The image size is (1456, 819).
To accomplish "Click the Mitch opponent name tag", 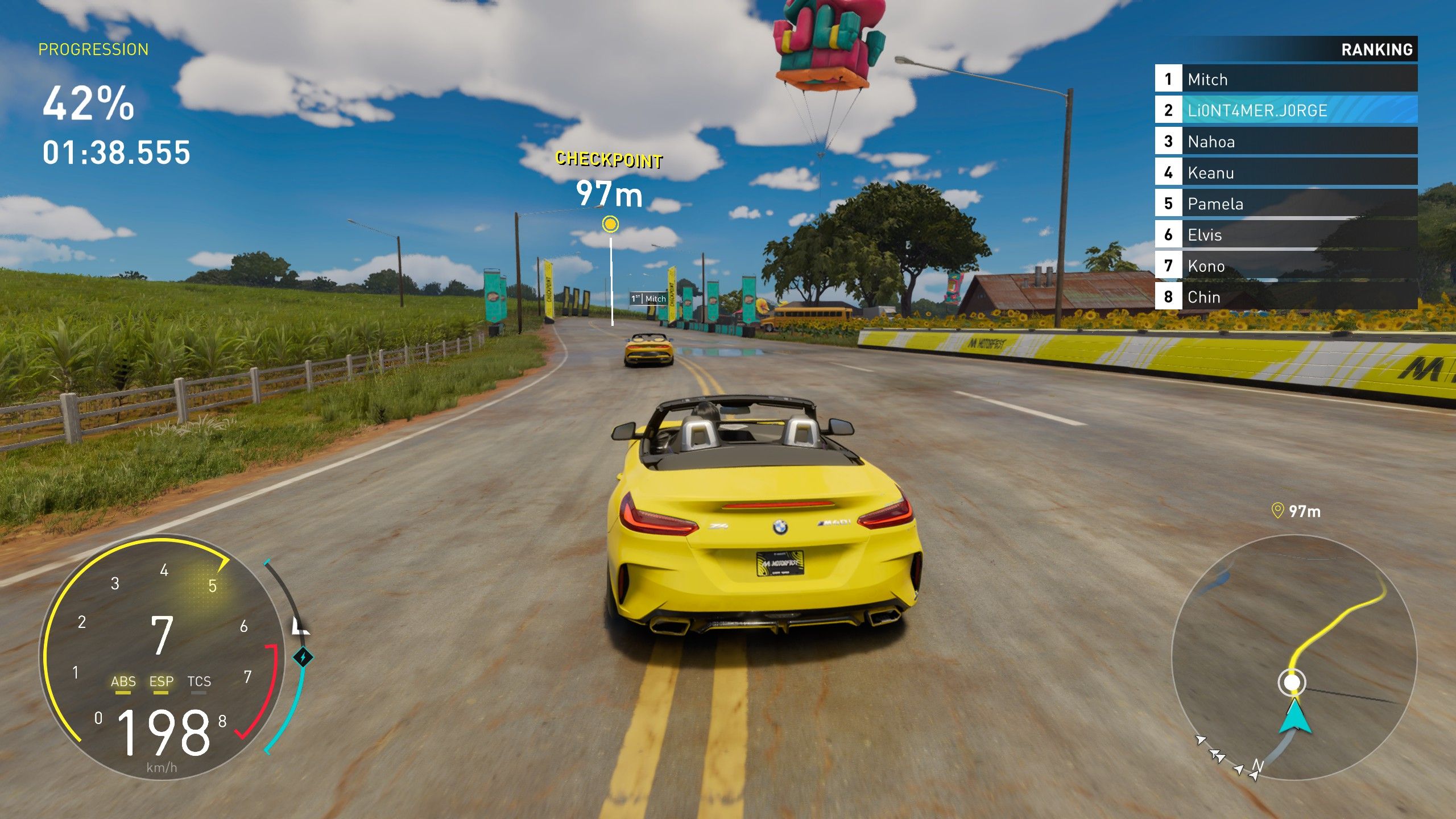I will pos(649,299).
